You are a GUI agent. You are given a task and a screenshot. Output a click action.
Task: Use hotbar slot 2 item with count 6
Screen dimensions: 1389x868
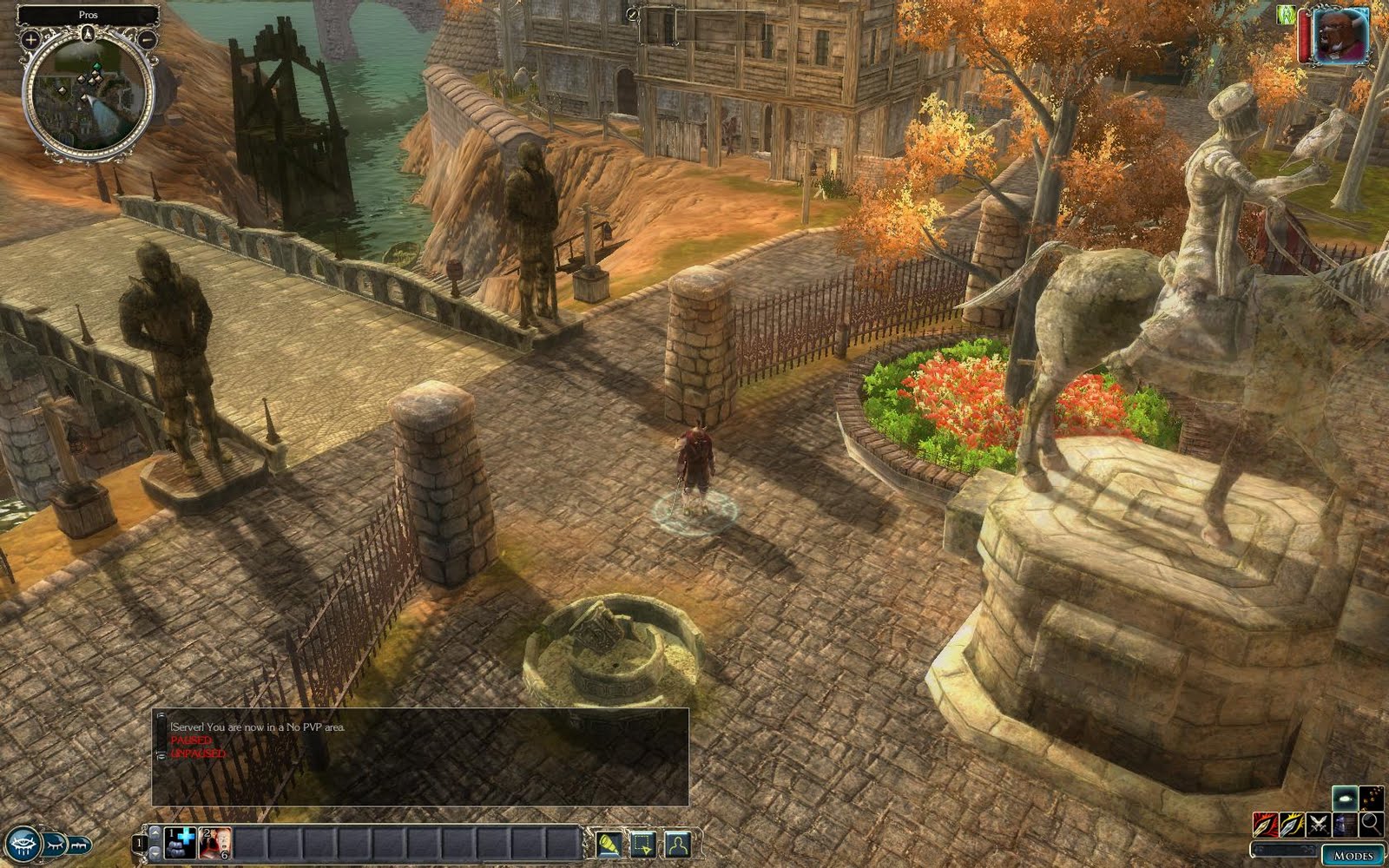point(215,842)
